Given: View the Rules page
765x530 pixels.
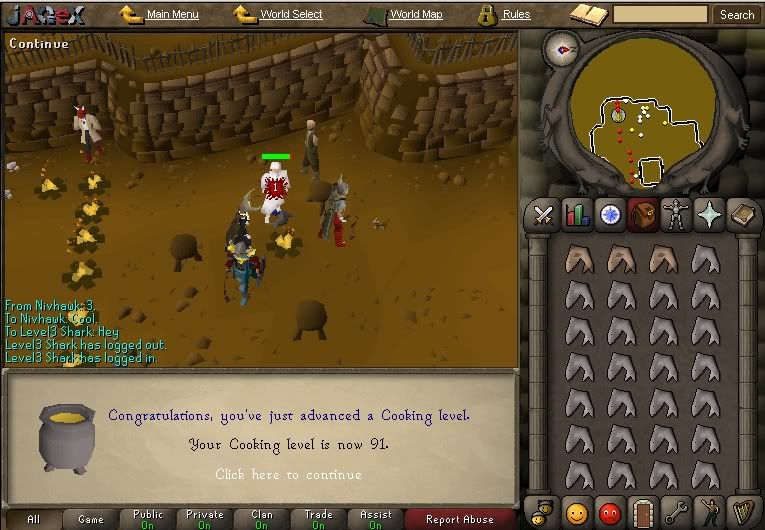Looking at the screenshot, I should click(x=516, y=15).
